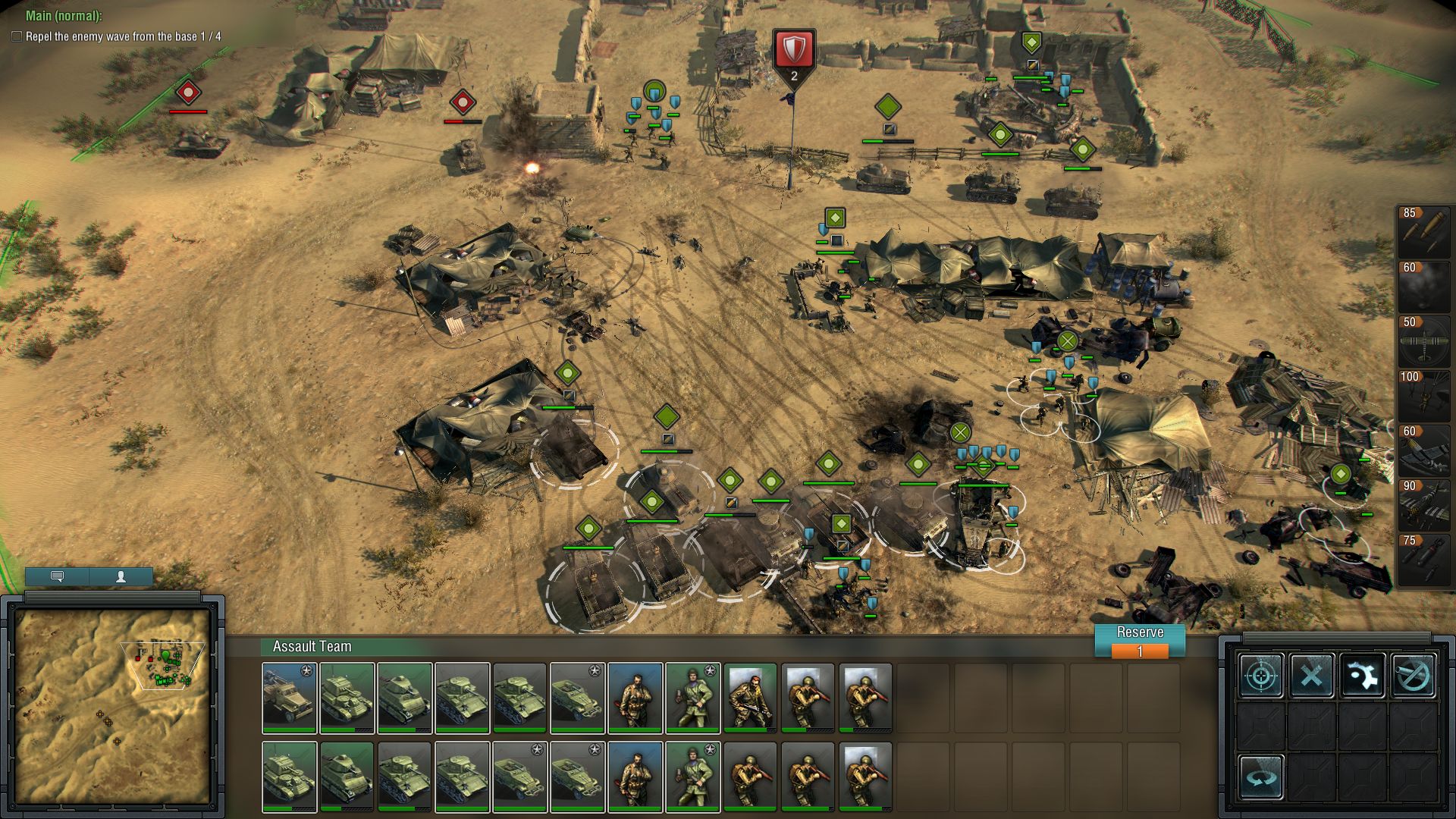Switch to the player silhouette tab
Image resolution: width=1456 pixels, height=819 pixels.
[x=121, y=576]
